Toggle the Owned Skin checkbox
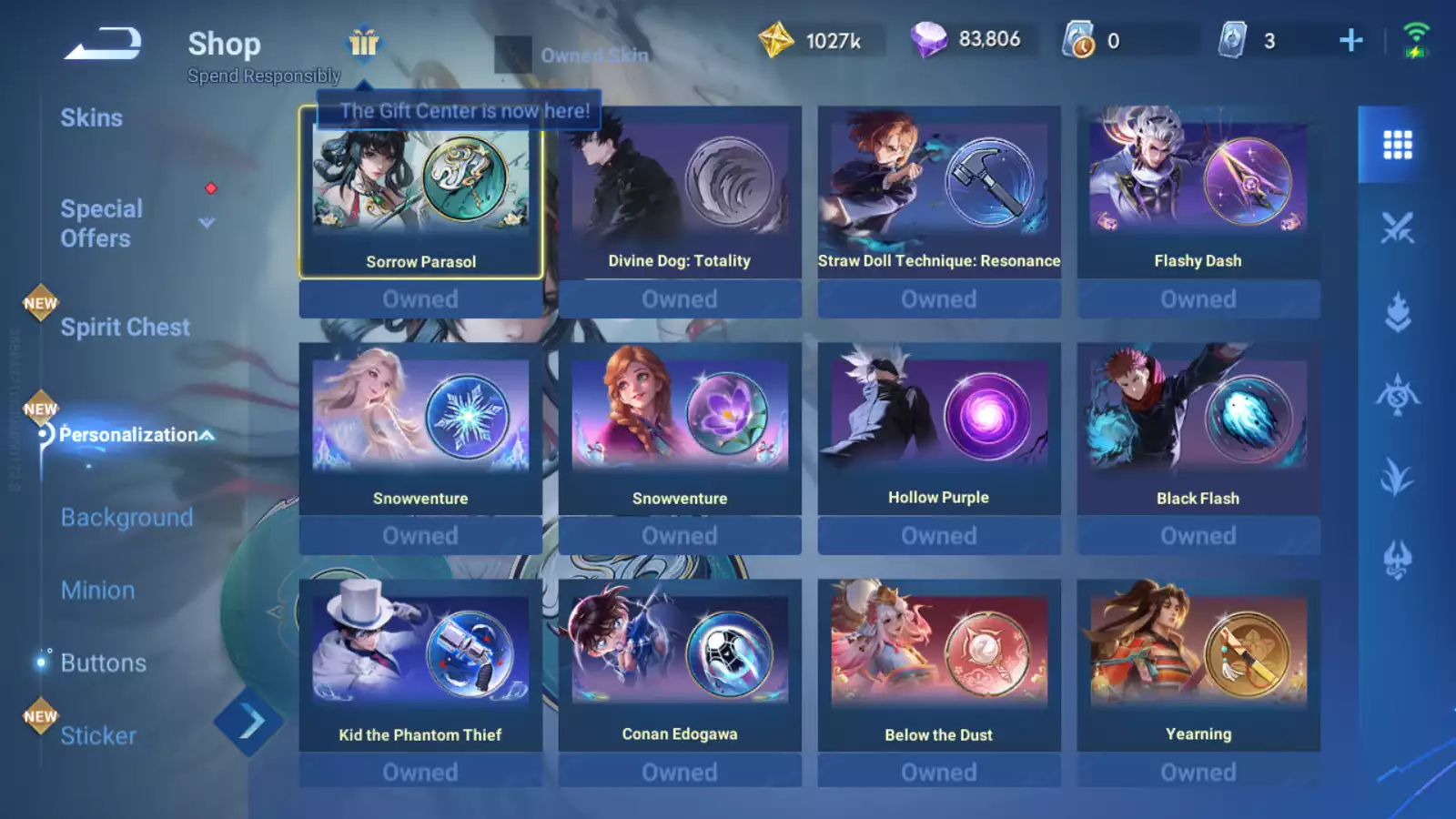The width and height of the screenshot is (1456, 819). (x=512, y=55)
